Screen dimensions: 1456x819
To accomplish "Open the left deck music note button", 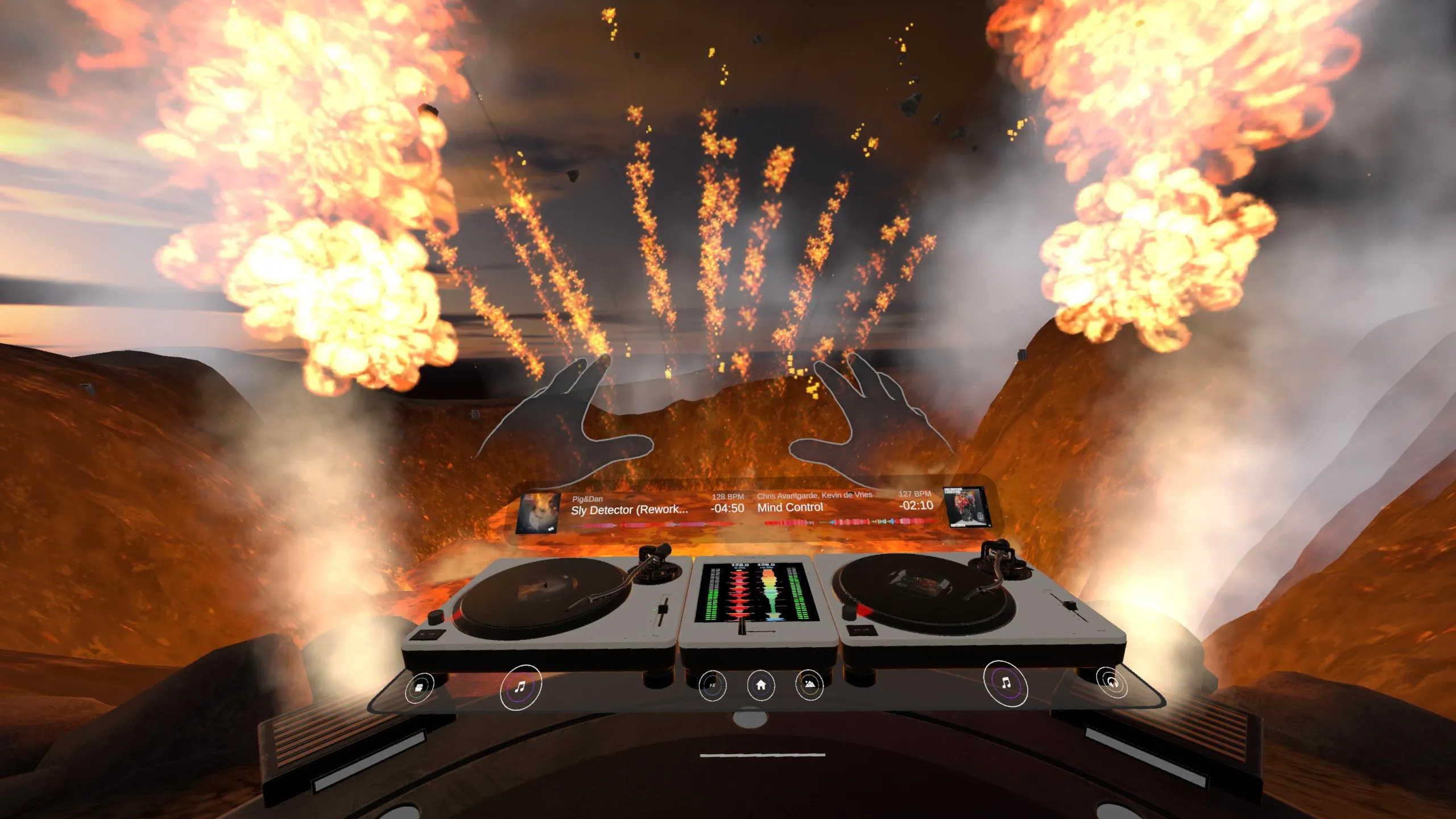I will [520, 687].
